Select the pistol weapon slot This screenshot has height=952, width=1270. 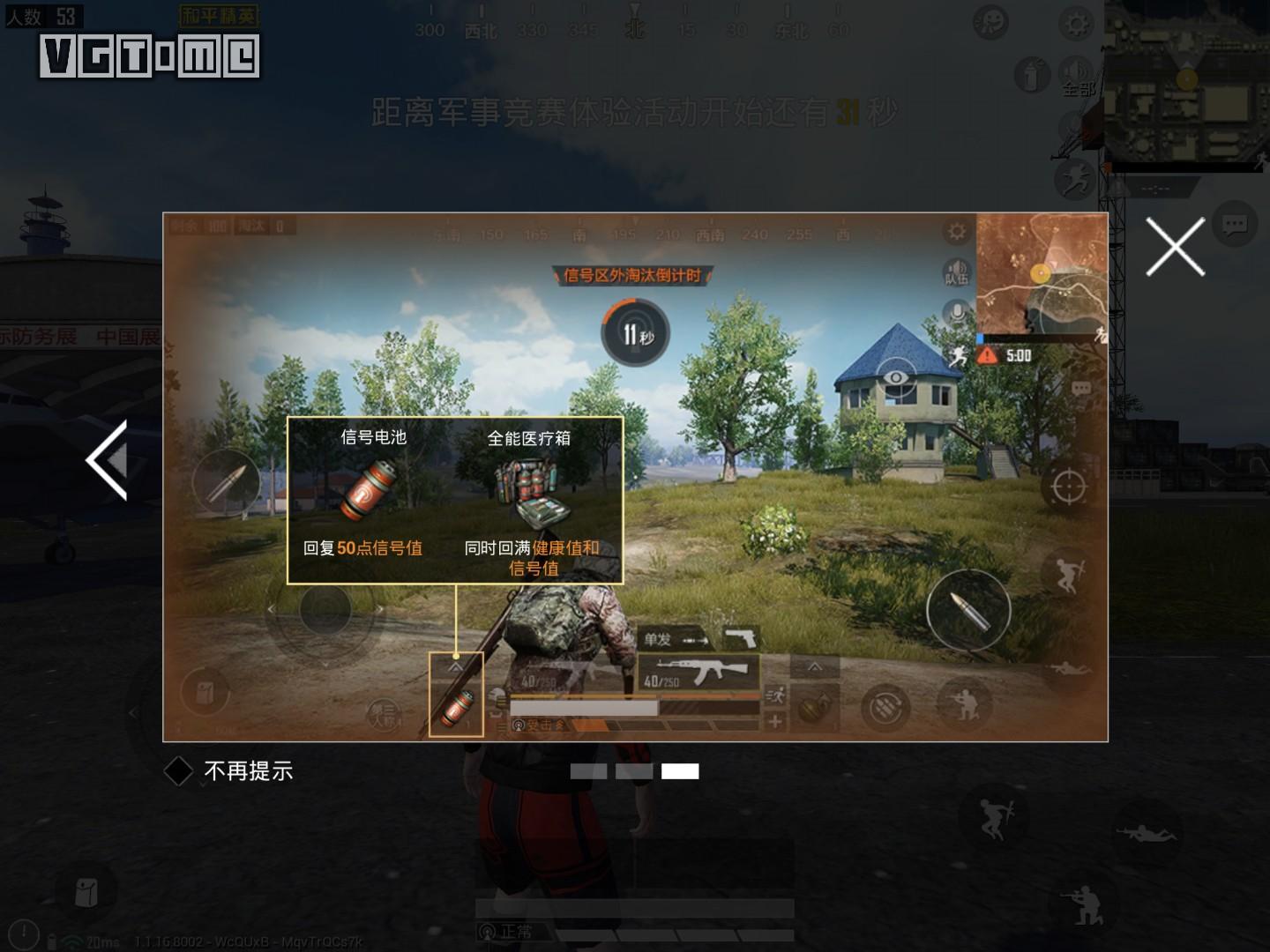(743, 637)
